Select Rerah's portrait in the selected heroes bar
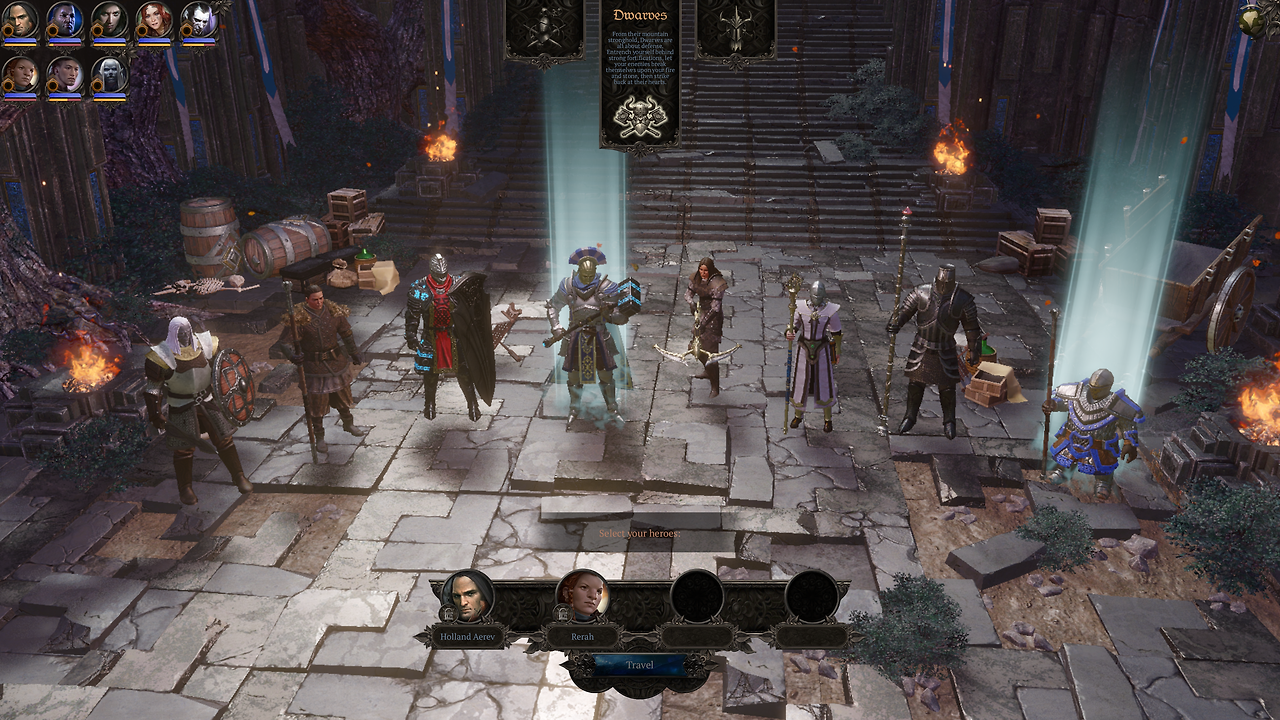The width and height of the screenshot is (1280, 720). pyautogui.click(x=583, y=597)
